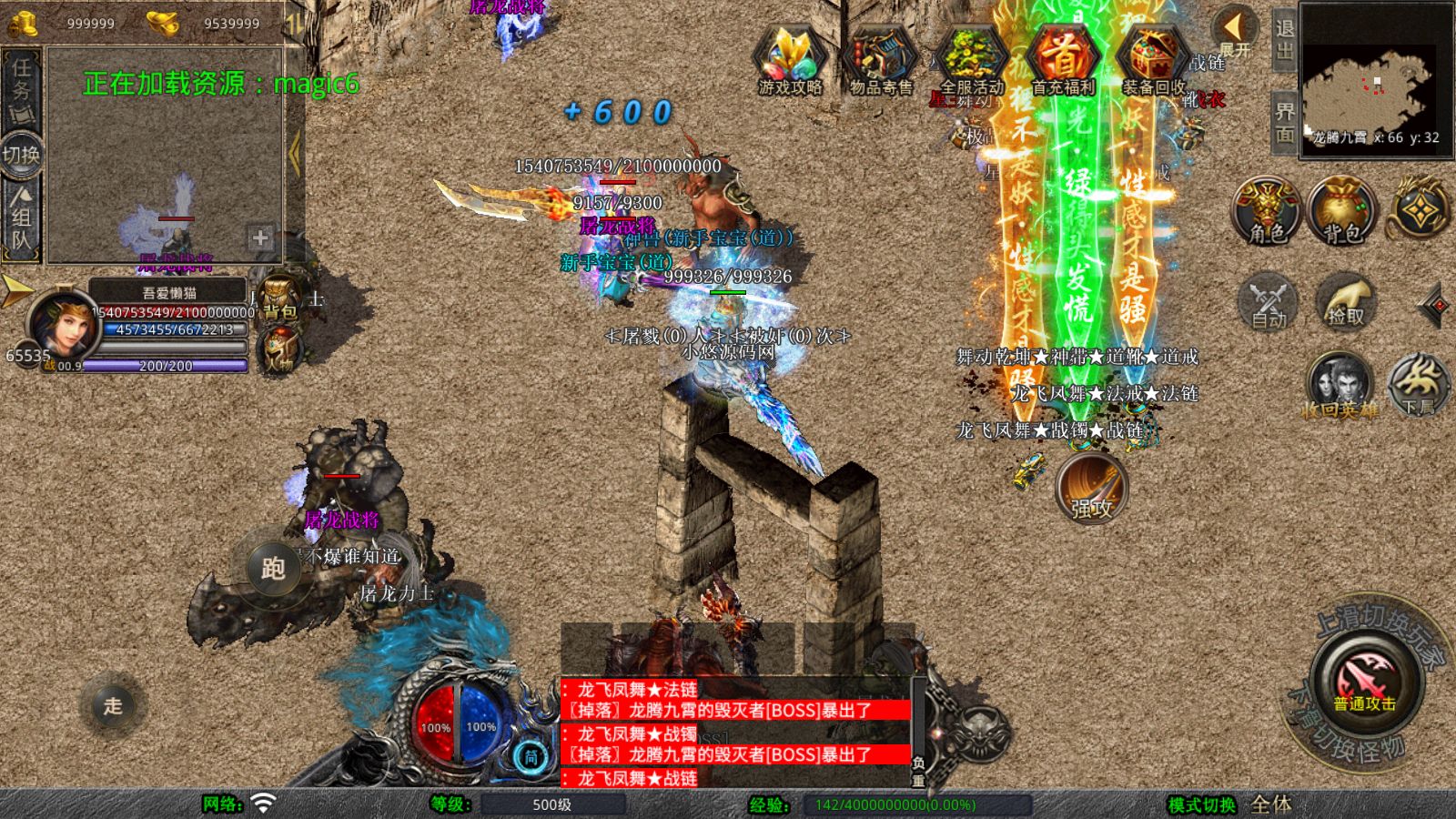Screen dimensions: 1456x819
Task: Click the 退出 exit button
Action: (1284, 39)
